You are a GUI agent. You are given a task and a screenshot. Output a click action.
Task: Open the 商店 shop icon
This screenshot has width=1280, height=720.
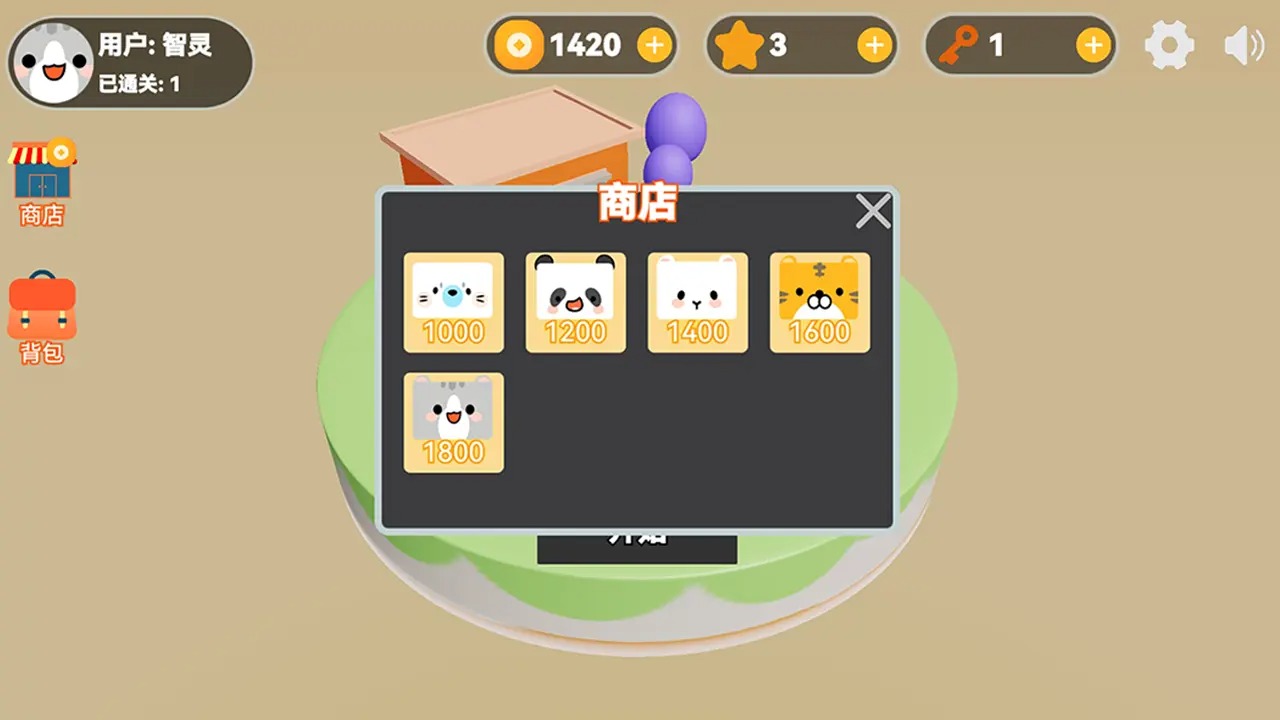pyautogui.click(x=42, y=183)
